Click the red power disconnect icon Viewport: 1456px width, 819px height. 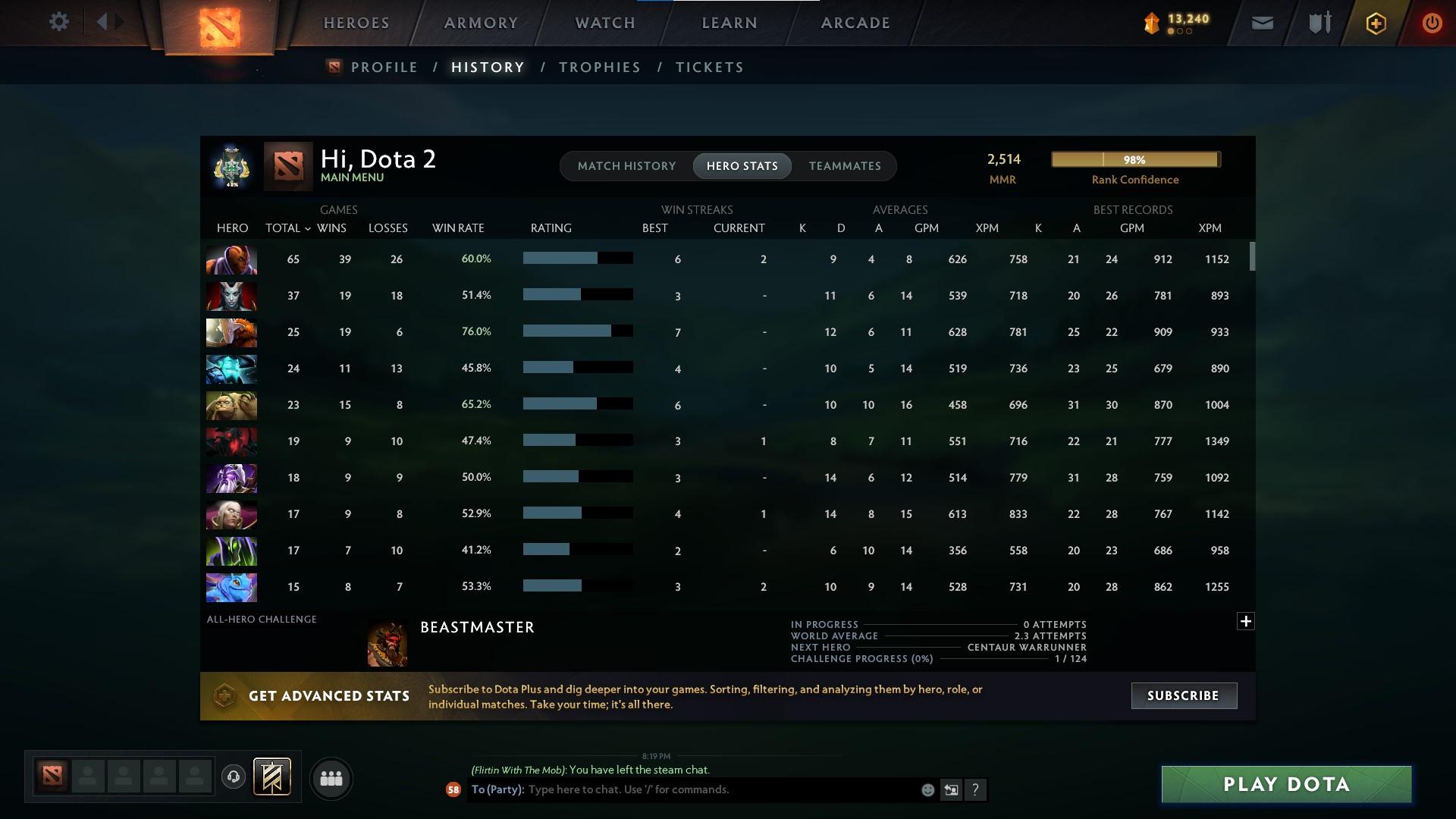click(1432, 23)
